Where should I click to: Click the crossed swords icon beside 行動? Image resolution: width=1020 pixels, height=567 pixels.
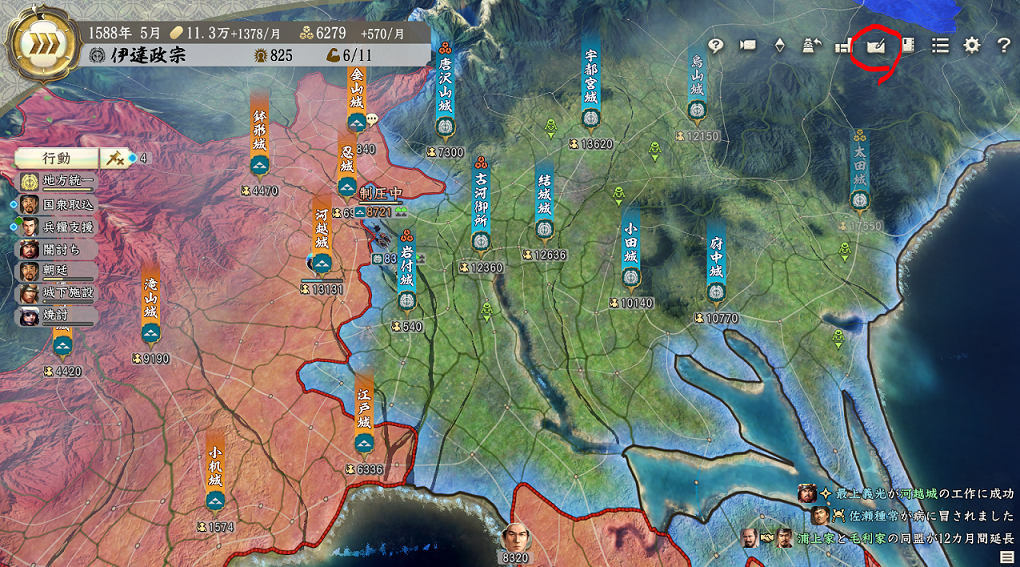pos(115,158)
